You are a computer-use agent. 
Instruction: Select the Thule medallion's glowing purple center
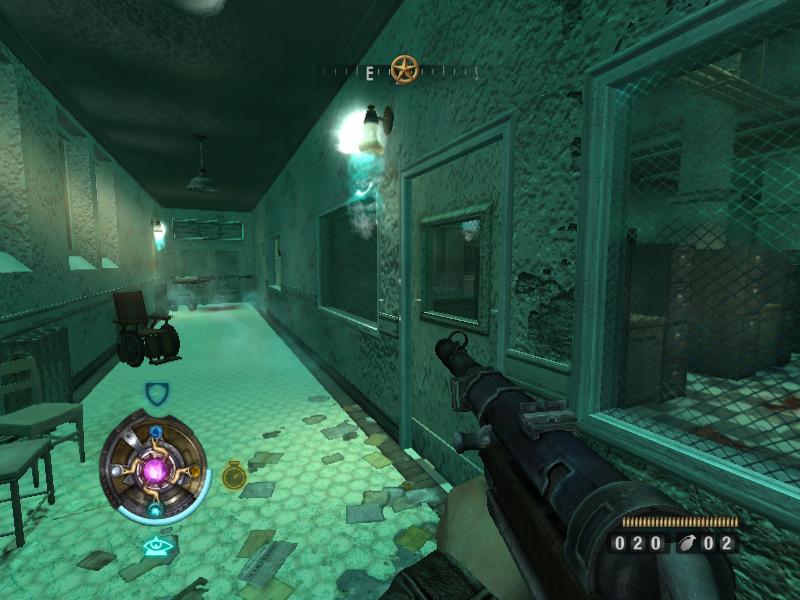click(x=155, y=469)
